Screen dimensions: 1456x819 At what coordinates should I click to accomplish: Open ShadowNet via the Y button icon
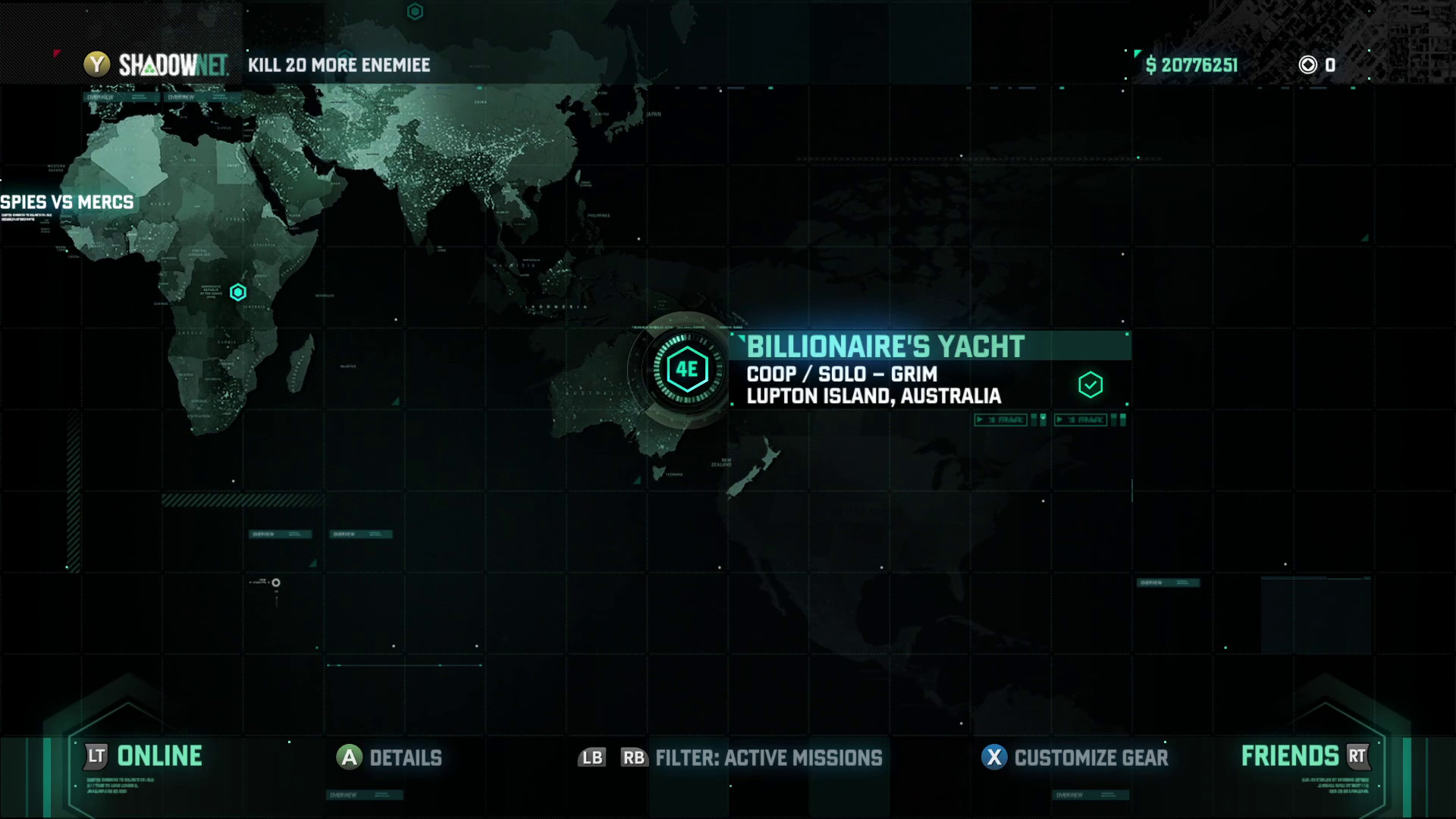(x=97, y=65)
